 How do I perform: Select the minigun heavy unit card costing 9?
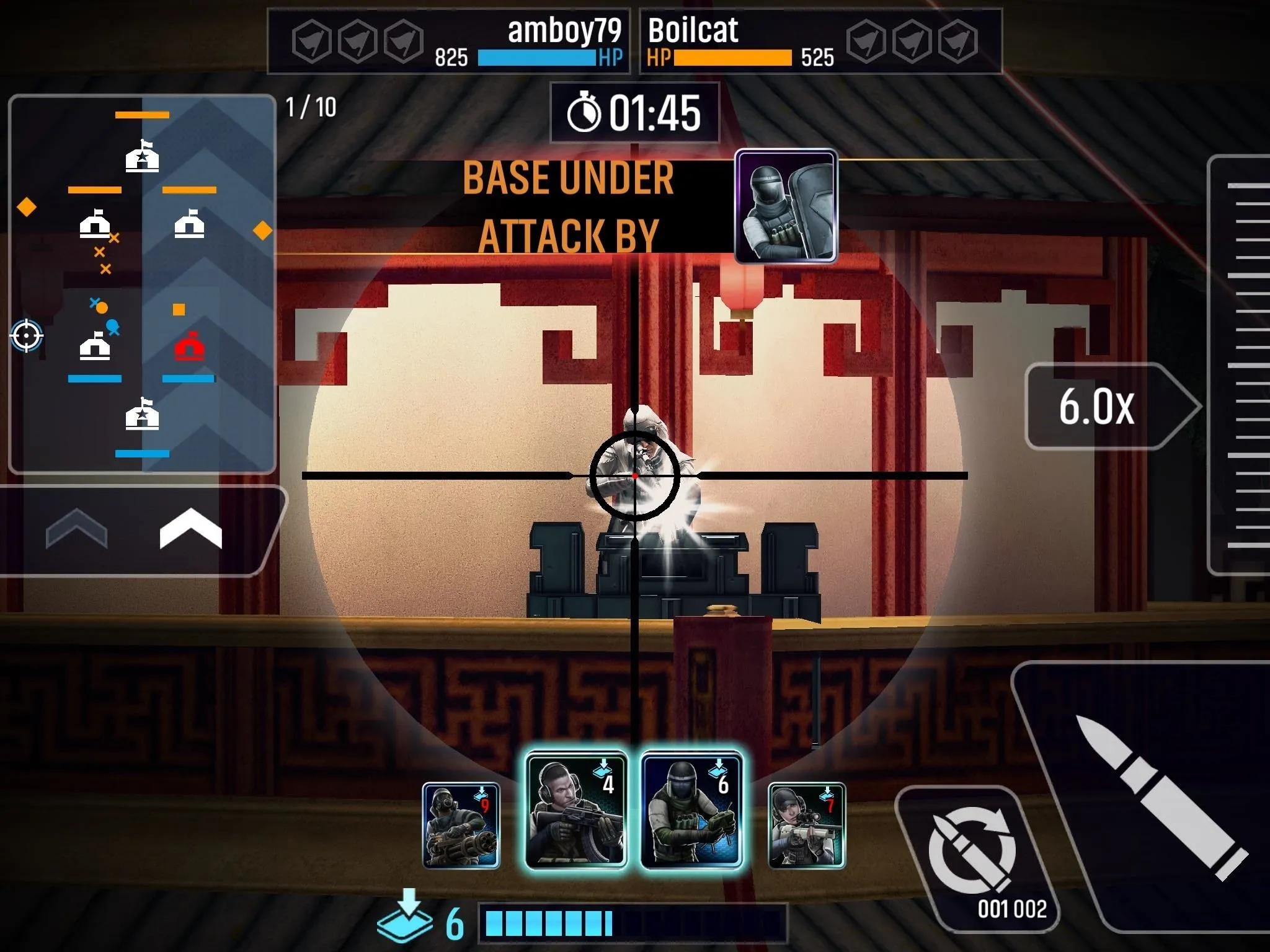point(461,825)
